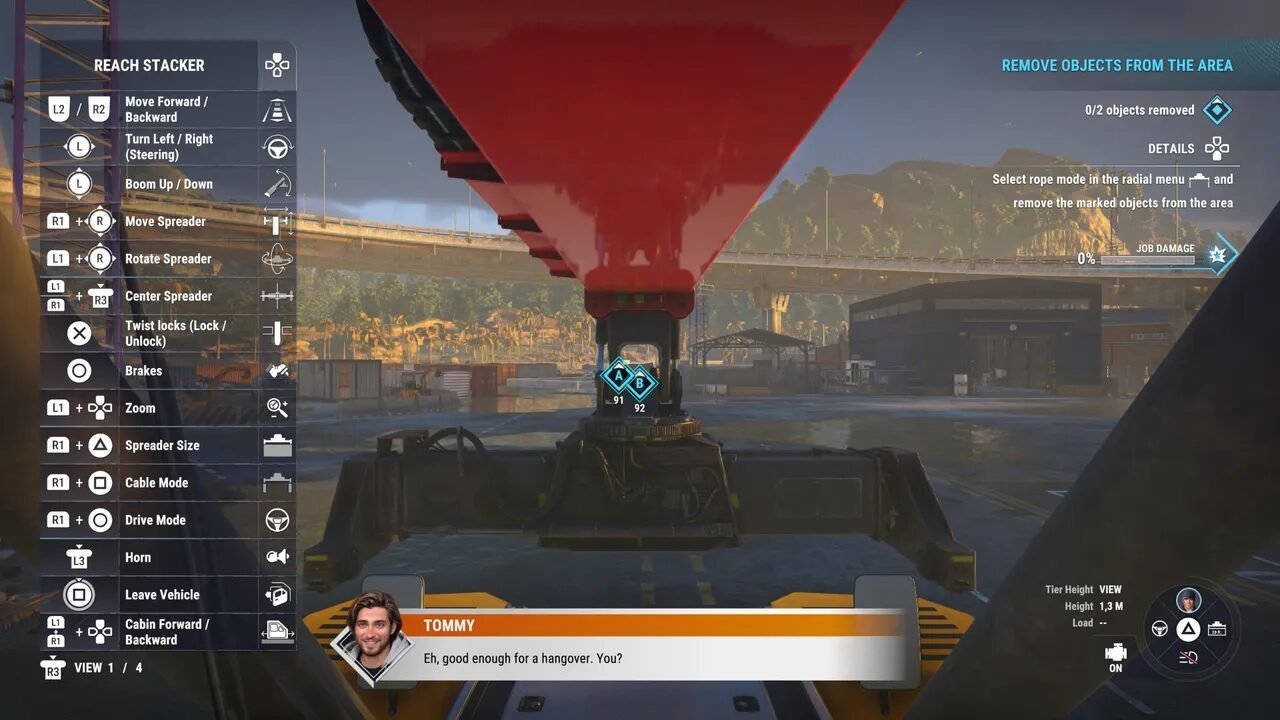Select object marker A
This screenshot has height=720, width=1280.
[618, 377]
